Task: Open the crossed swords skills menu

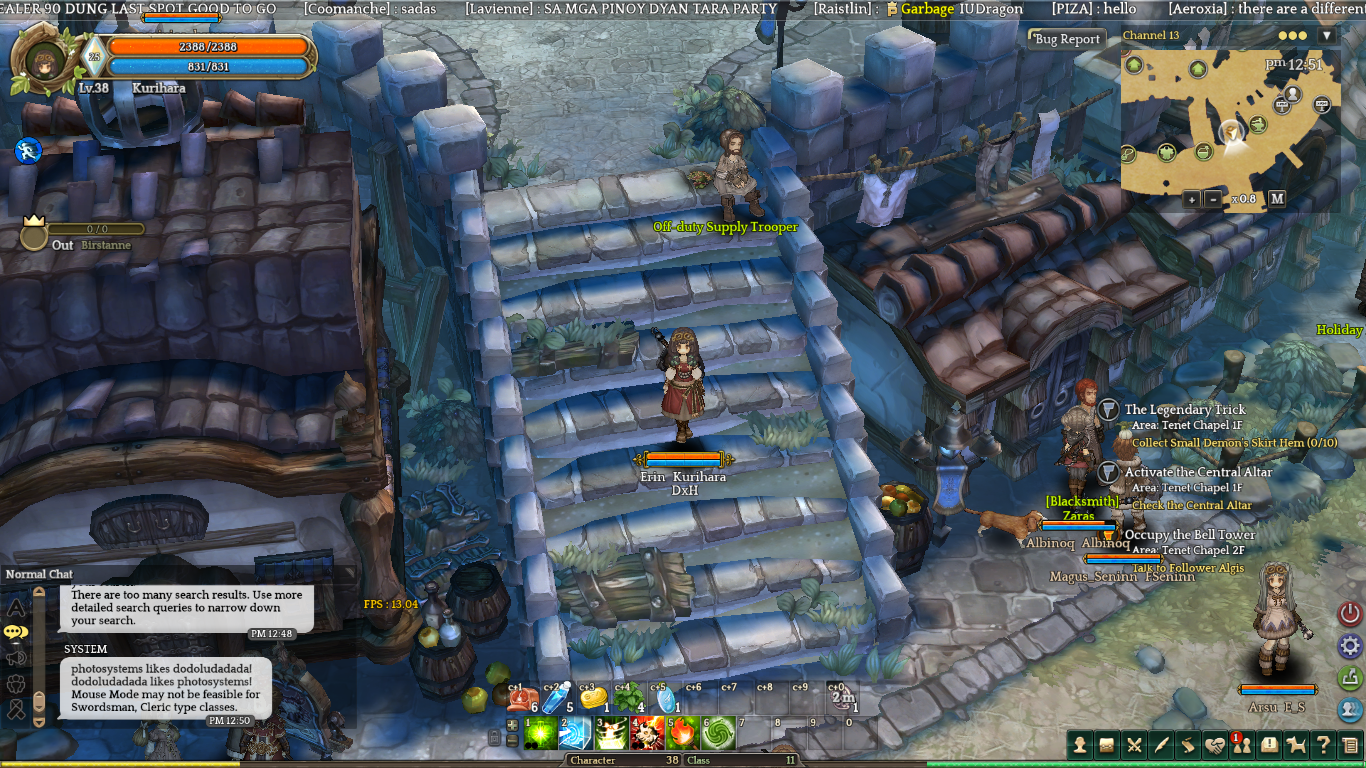Action: pos(1134,744)
